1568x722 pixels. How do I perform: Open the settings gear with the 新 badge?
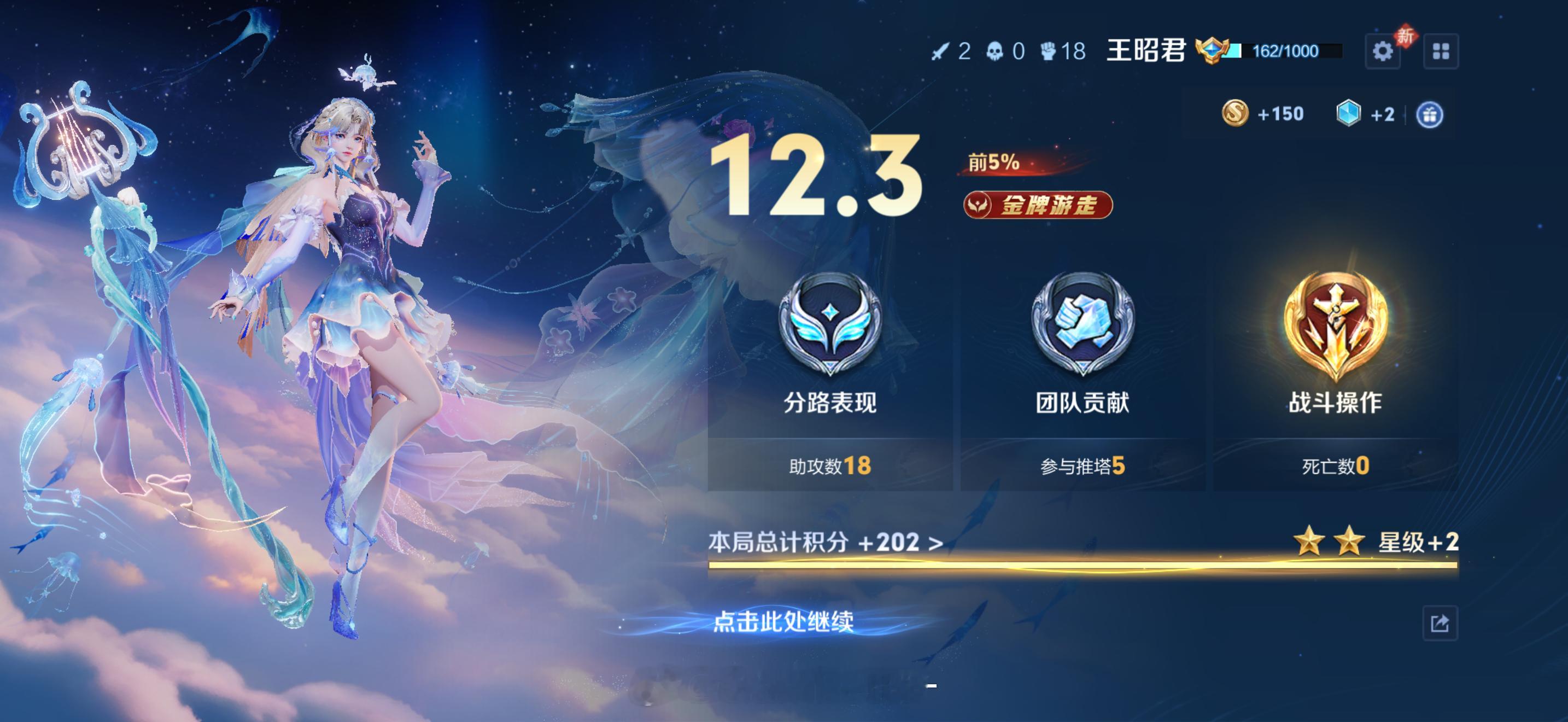pyautogui.click(x=1384, y=52)
